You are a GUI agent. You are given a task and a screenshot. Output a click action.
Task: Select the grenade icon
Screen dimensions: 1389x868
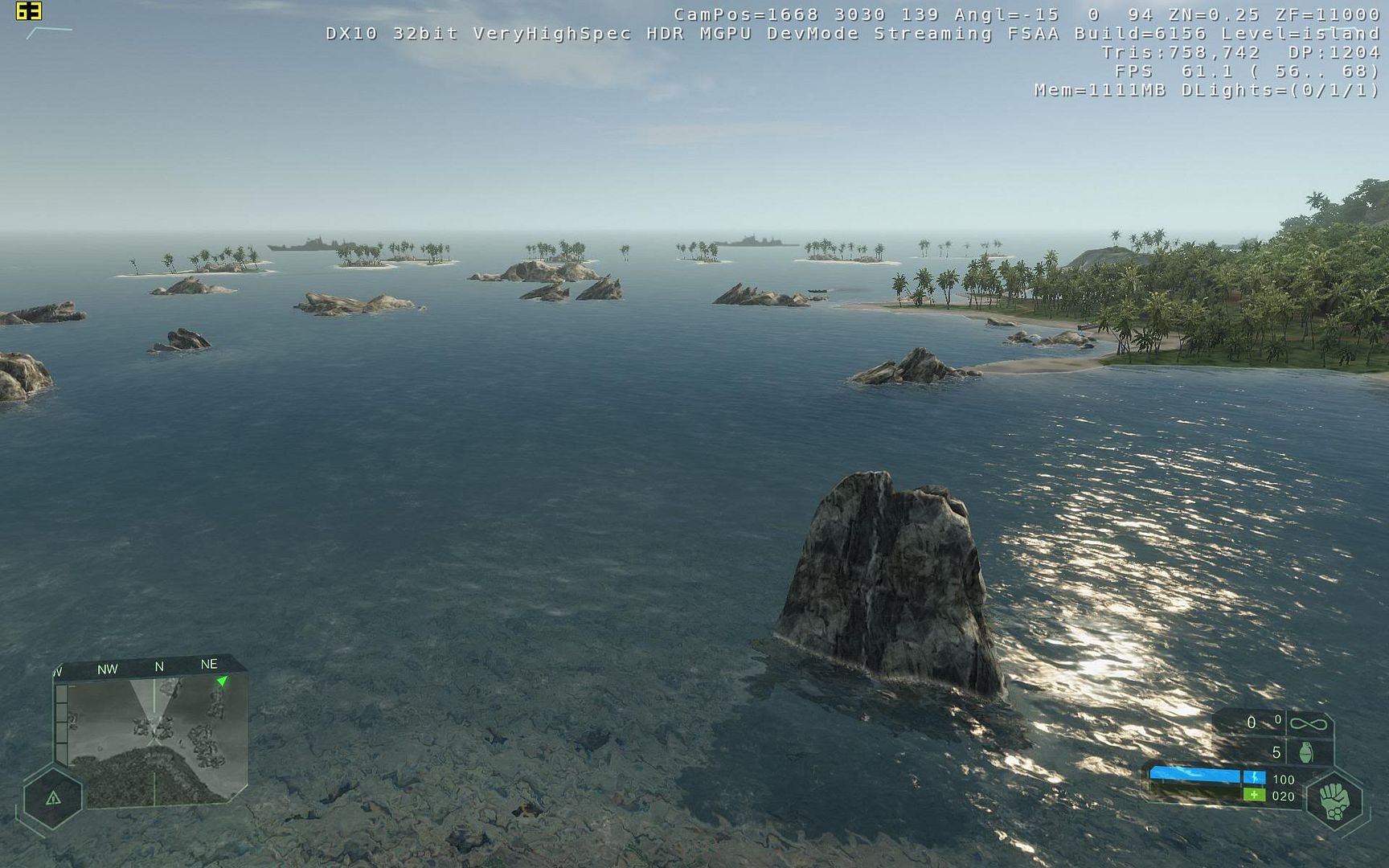(1306, 753)
